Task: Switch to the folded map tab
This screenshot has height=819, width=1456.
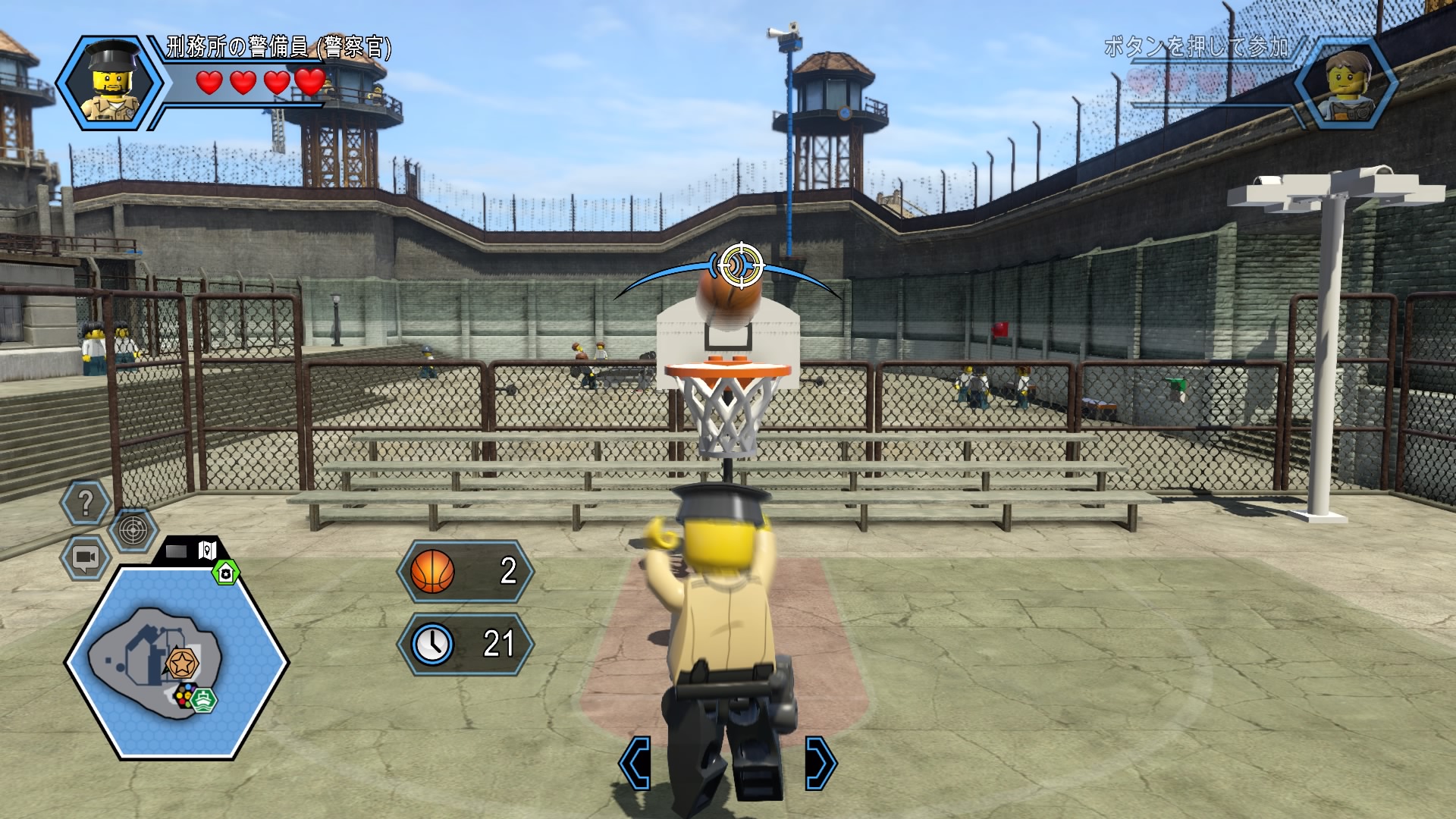Action: click(207, 550)
